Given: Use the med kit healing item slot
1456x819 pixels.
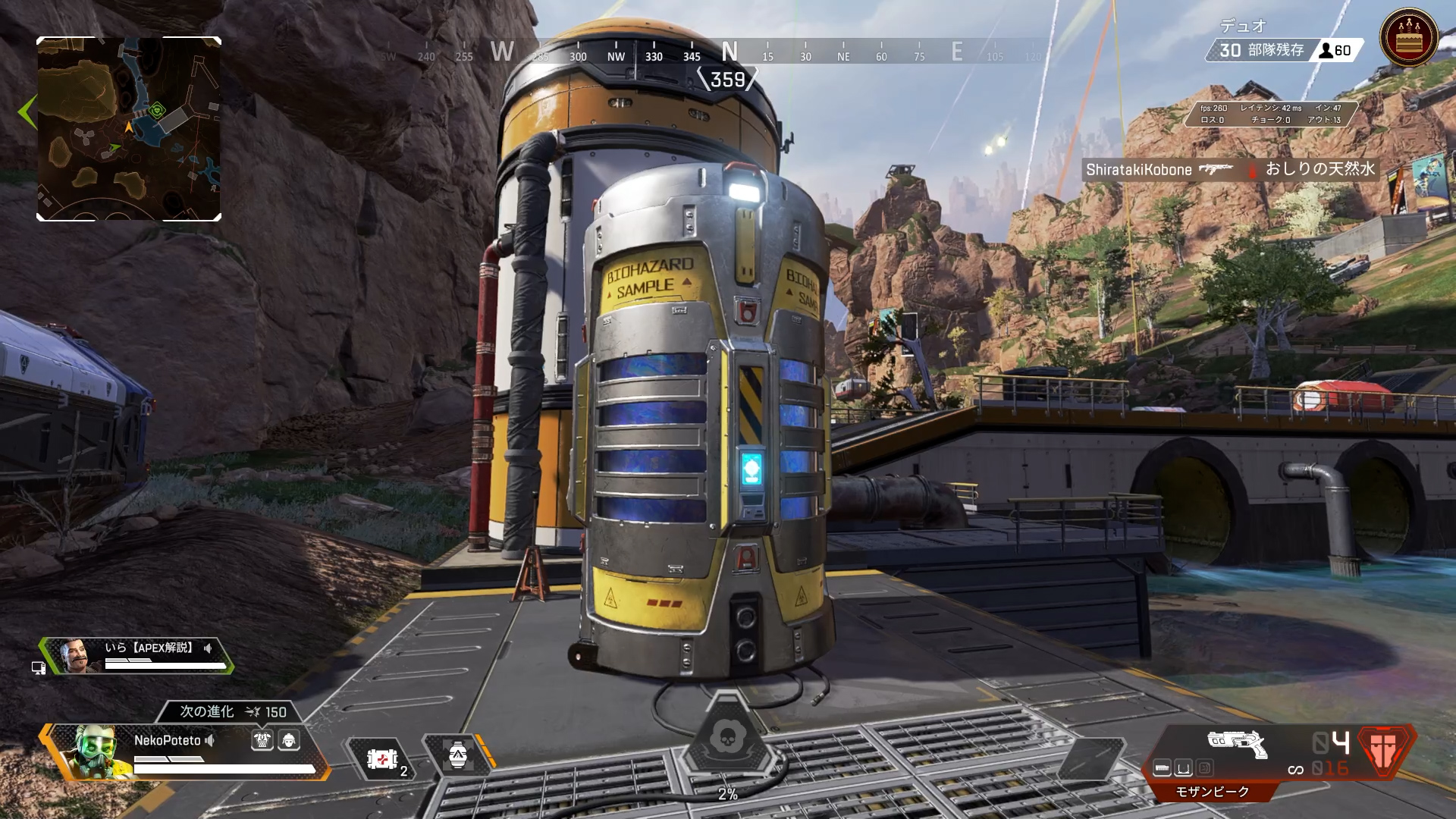Looking at the screenshot, I should [383, 758].
